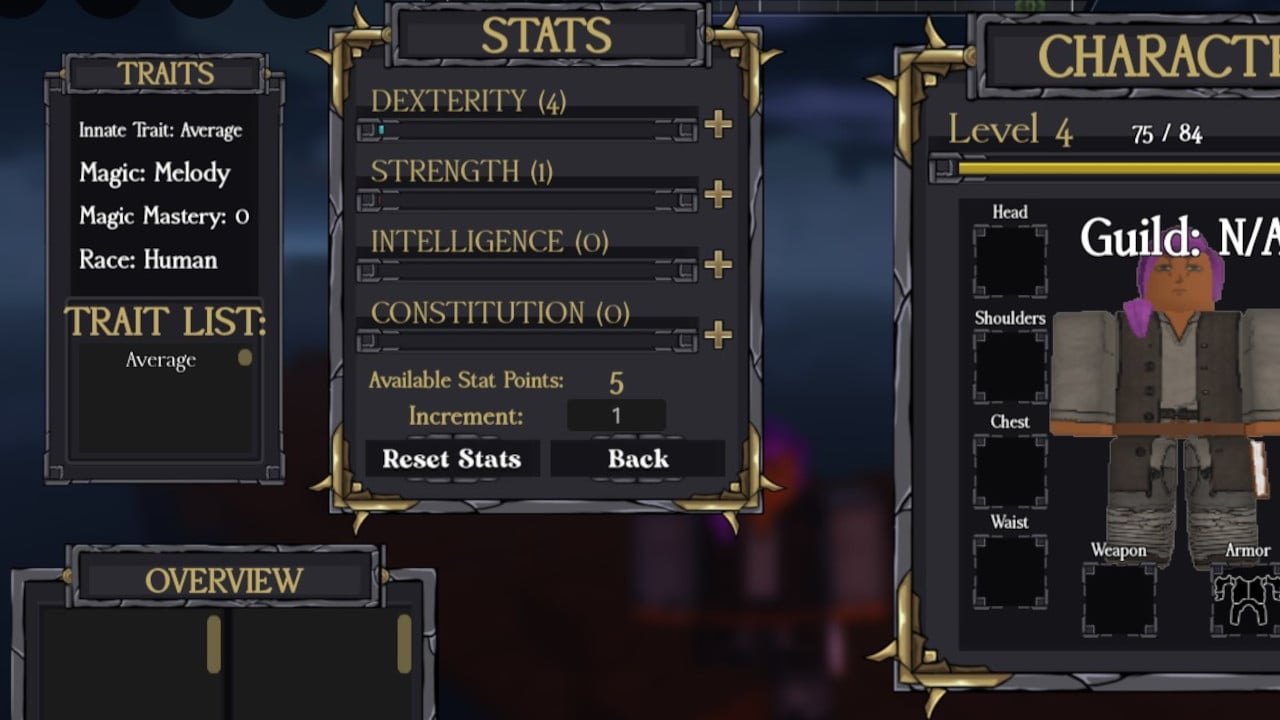Edit the Increment value field

click(616, 416)
